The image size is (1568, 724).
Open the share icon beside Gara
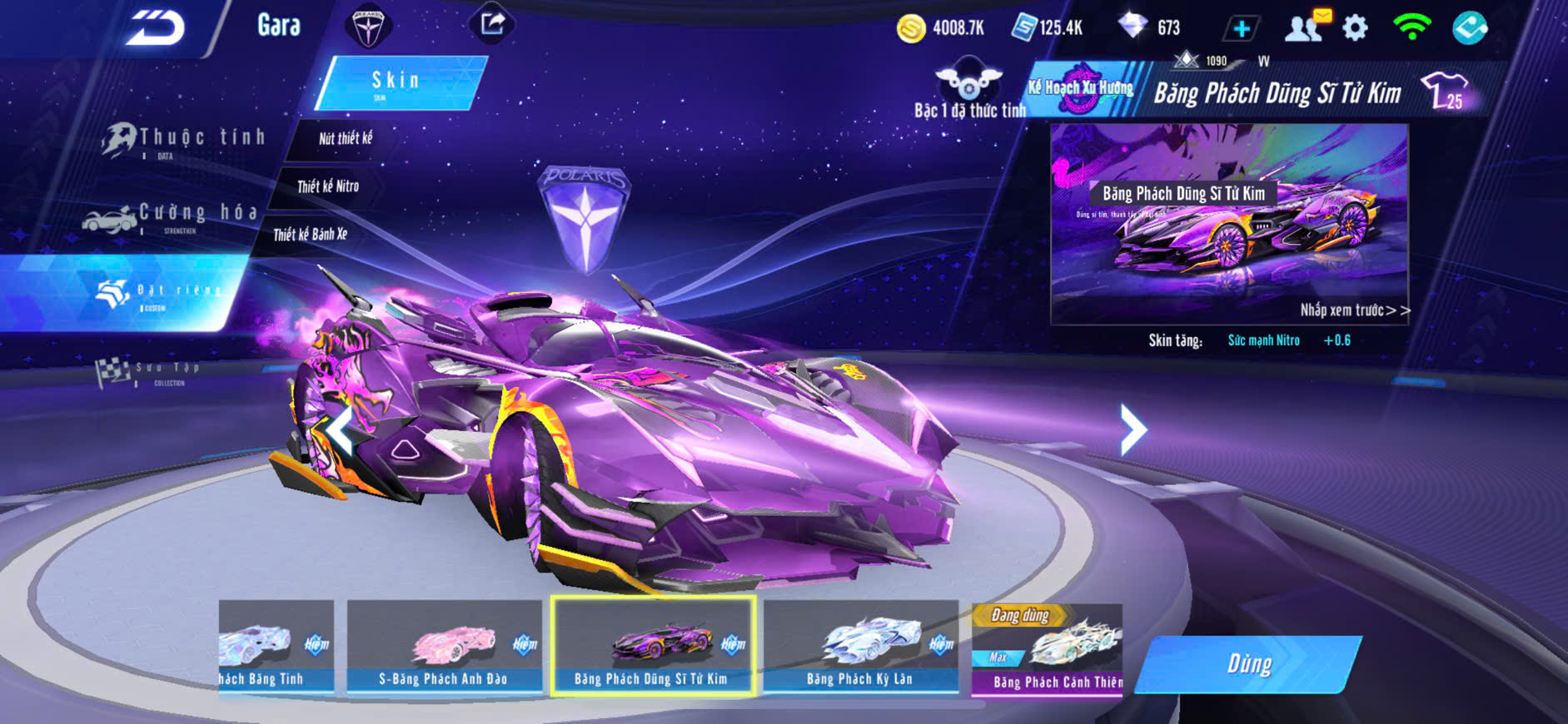click(x=492, y=24)
